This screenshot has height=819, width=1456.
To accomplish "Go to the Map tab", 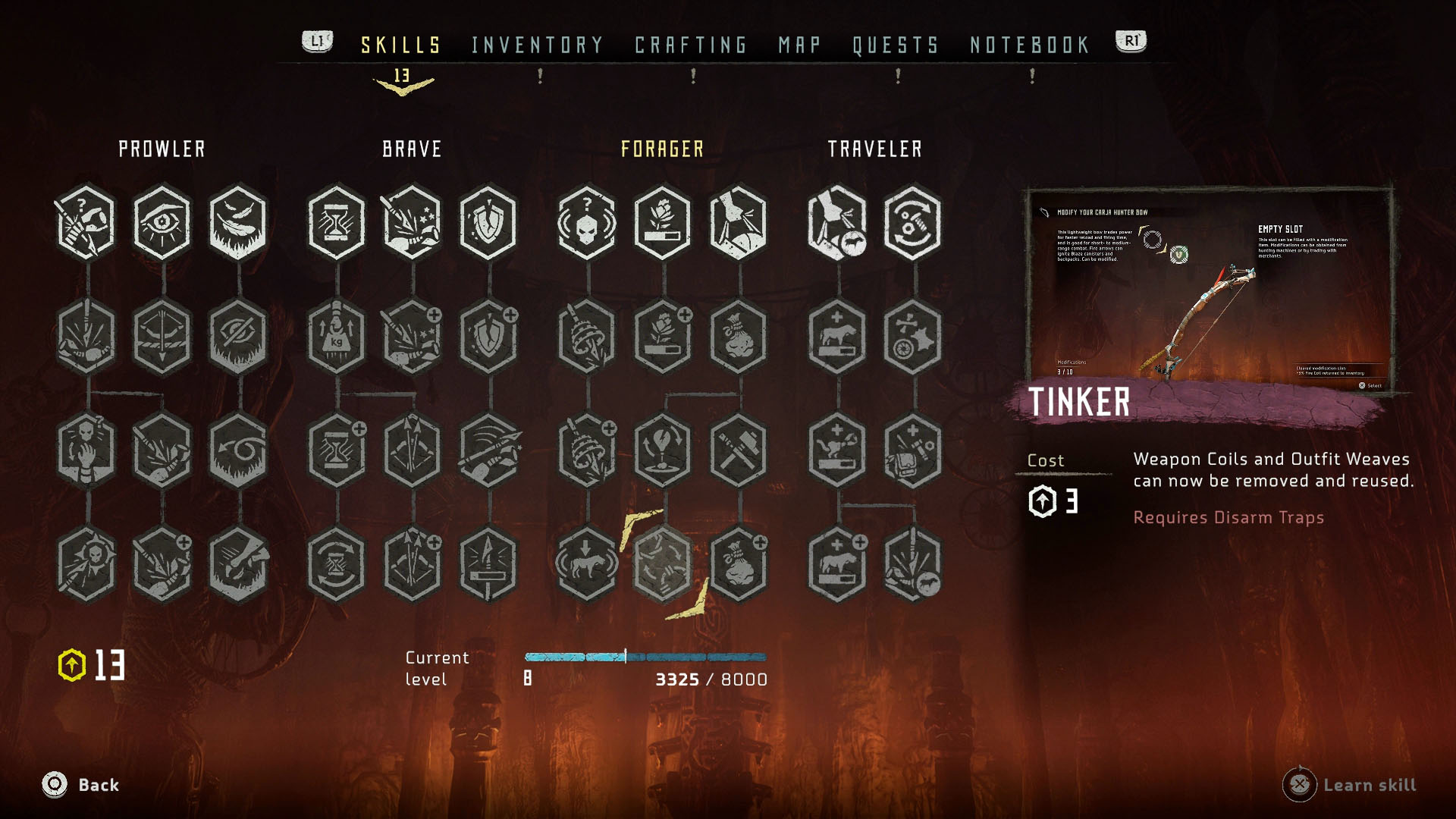I will click(799, 45).
